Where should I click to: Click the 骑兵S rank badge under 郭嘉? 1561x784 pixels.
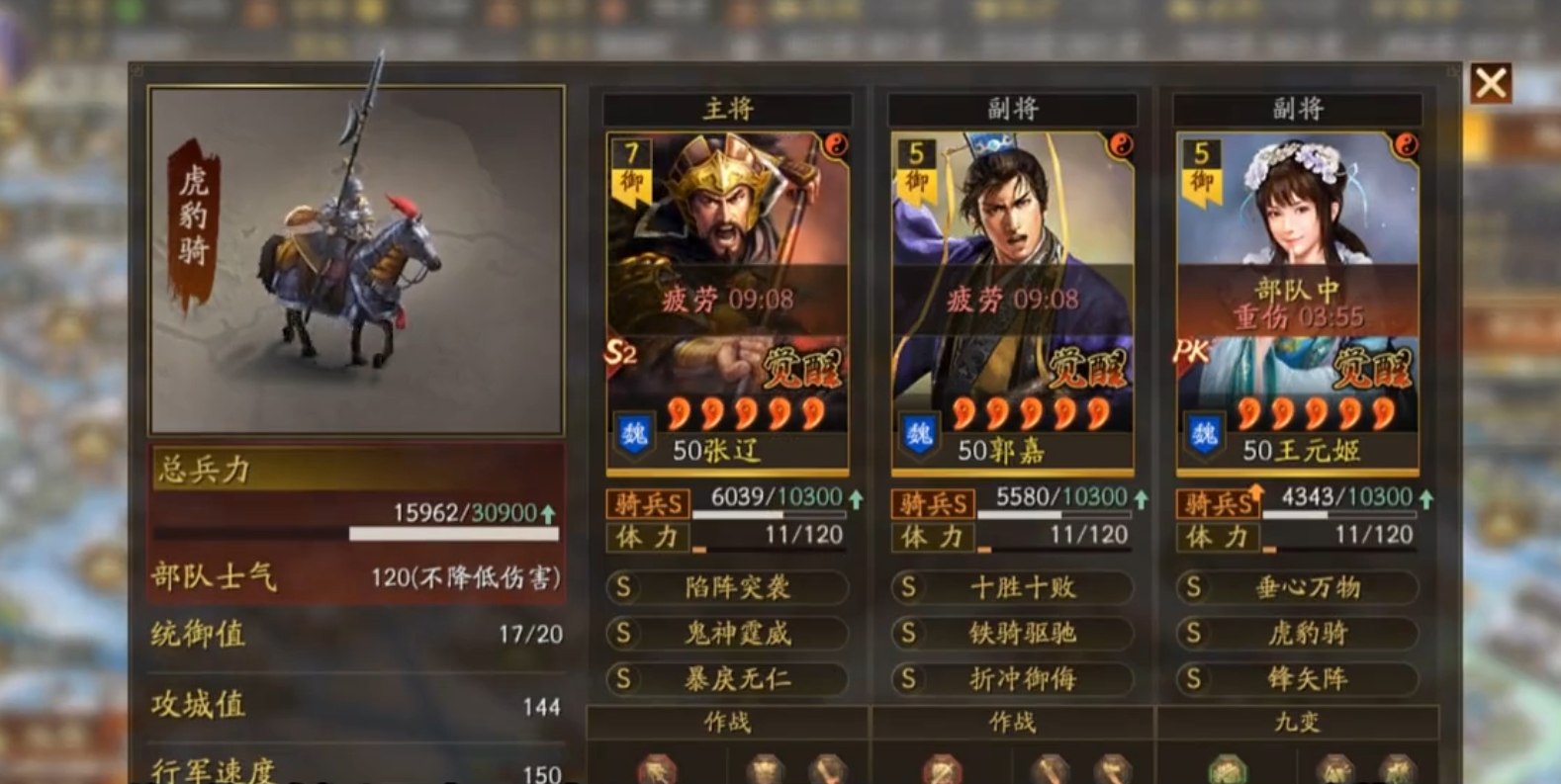[x=934, y=504]
